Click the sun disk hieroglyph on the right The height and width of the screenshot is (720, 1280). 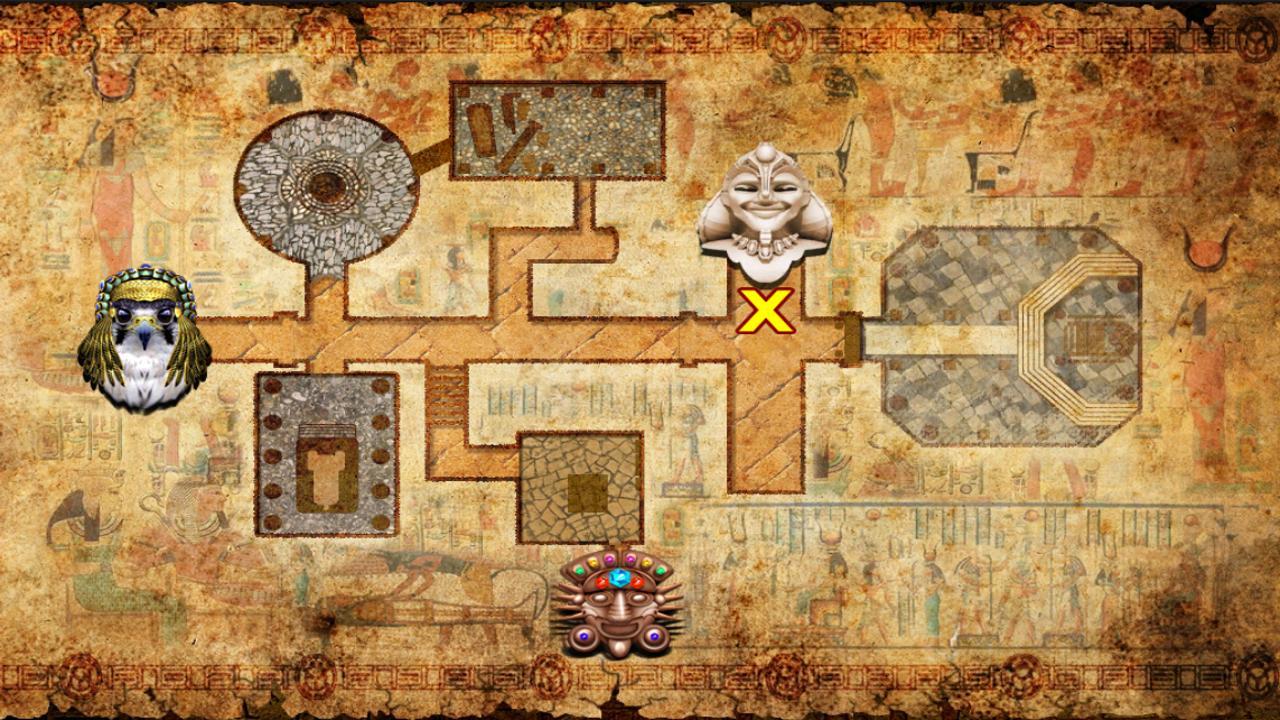tap(1206, 252)
